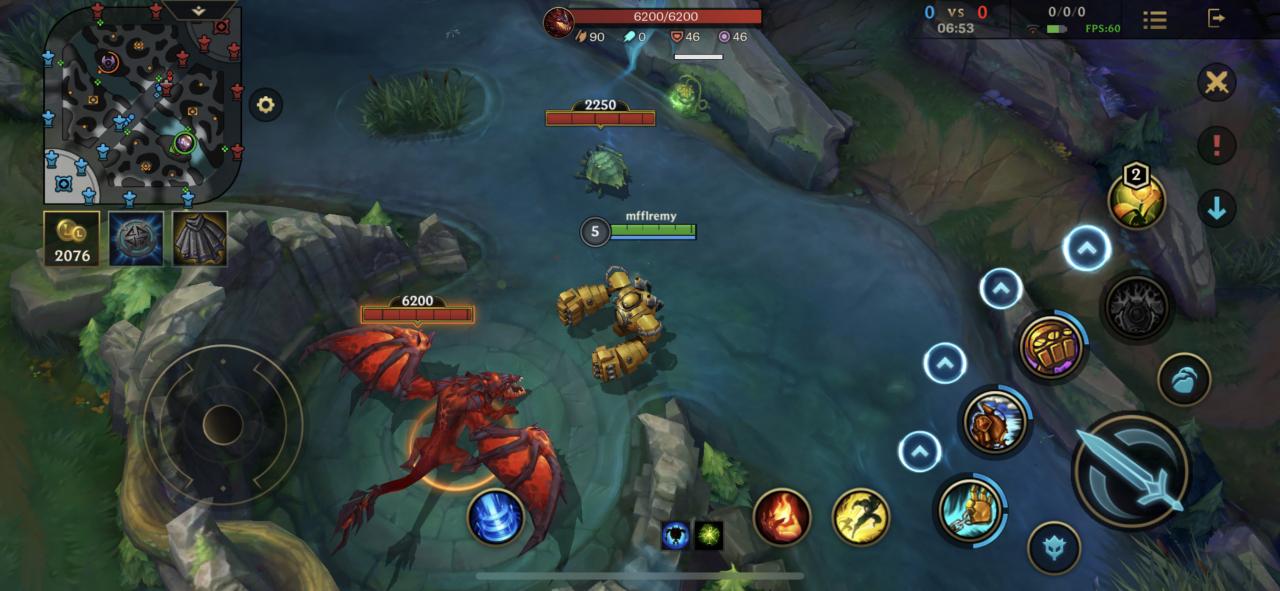The height and width of the screenshot is (591, 1280).
Task: Send the crossed swords attack ping
Action: pos(1216,82)
